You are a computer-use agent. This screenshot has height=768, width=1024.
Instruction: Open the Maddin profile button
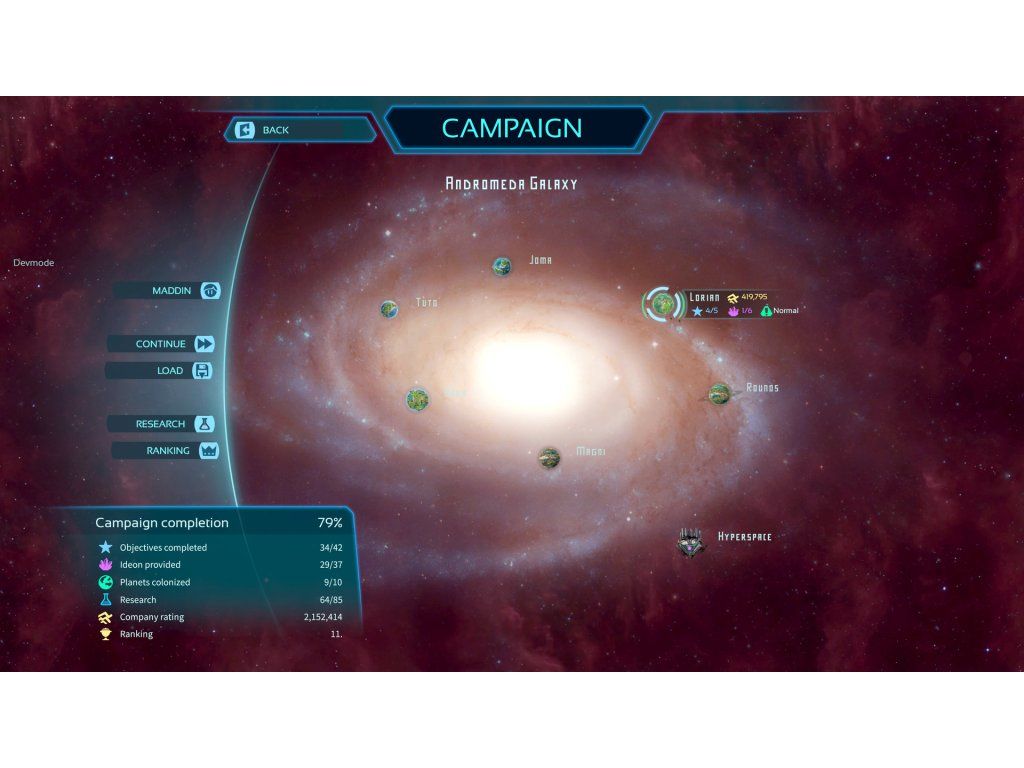tap(168, 290)
